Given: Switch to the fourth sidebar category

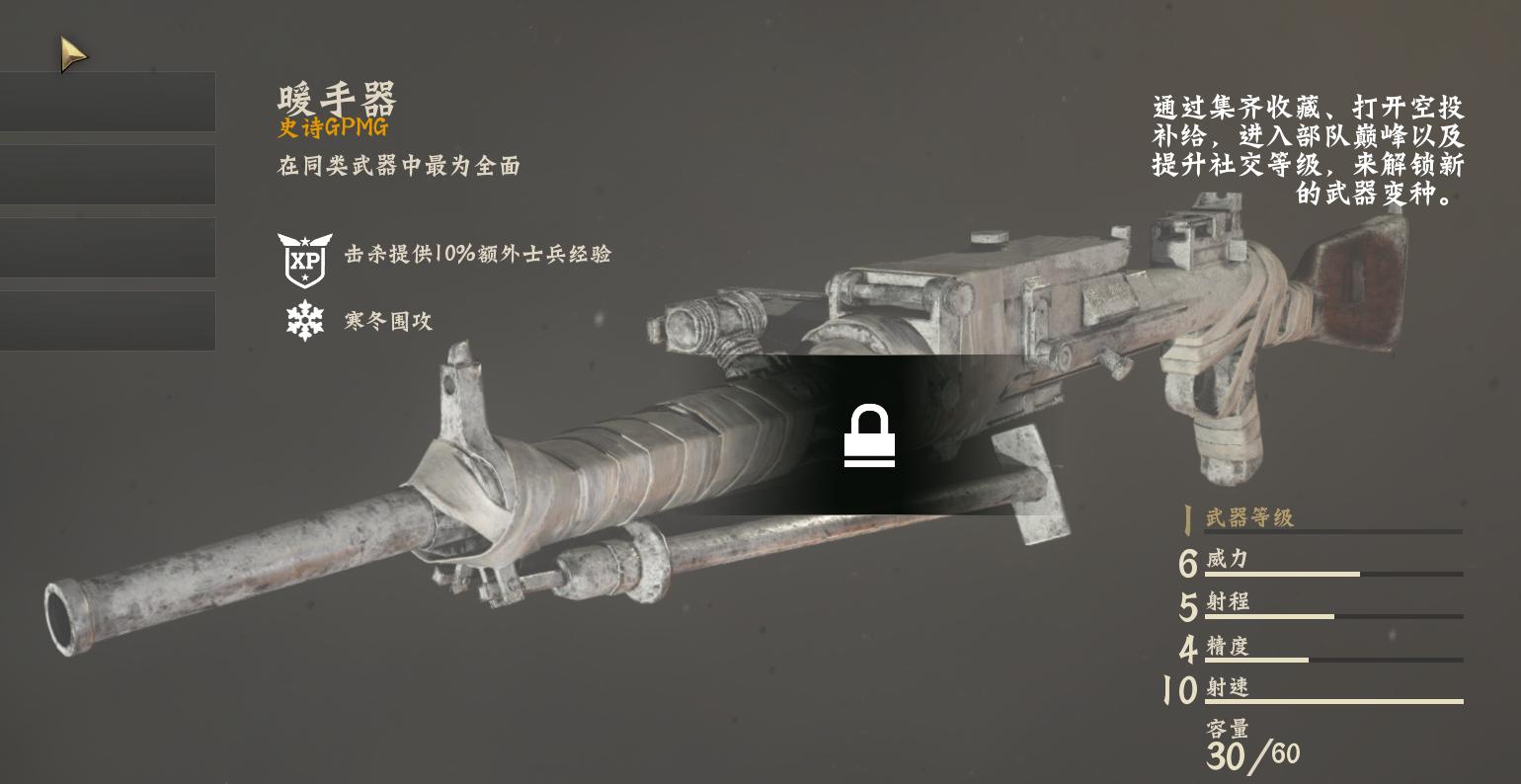Looking at the screenshot, I should [108, 321].
